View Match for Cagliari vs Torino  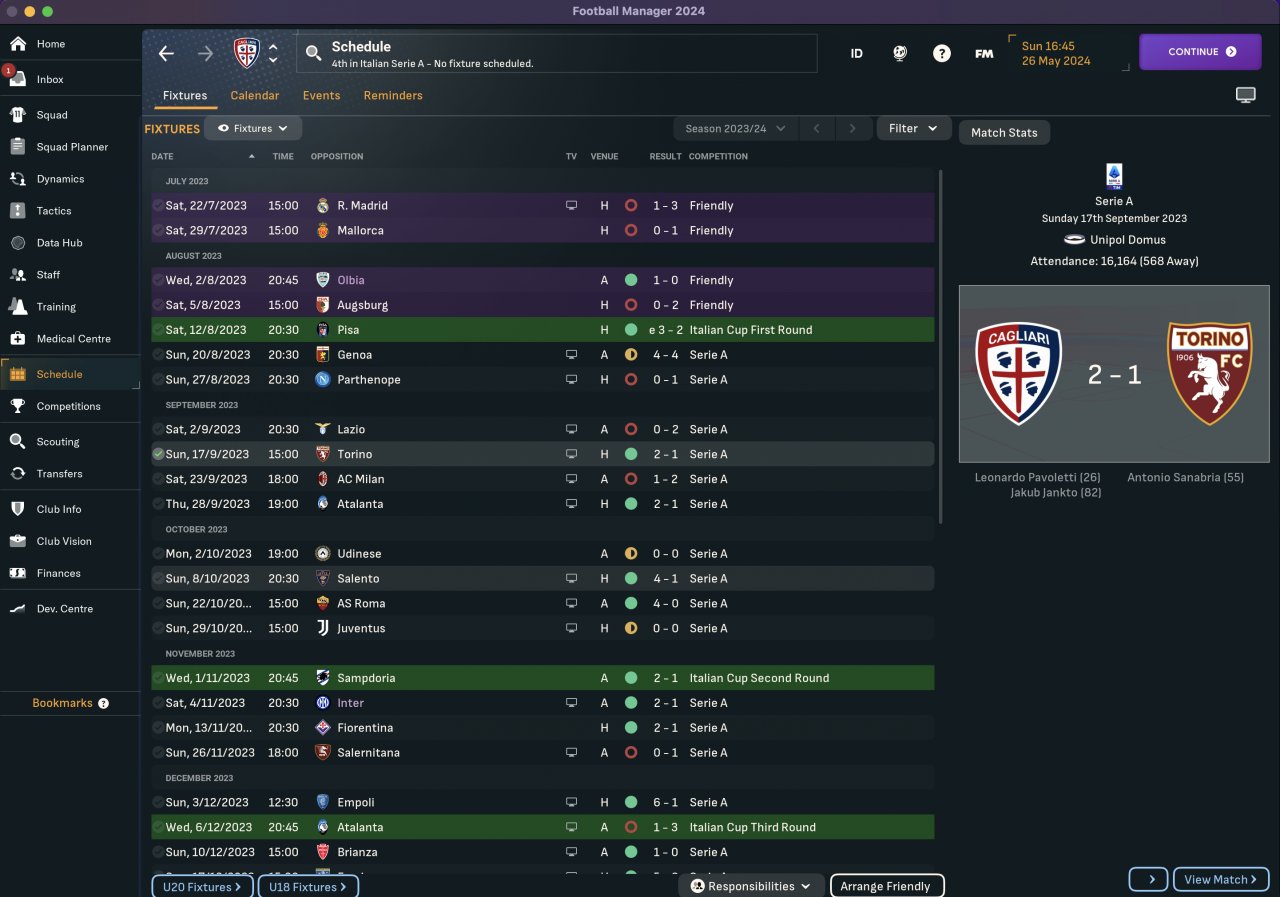(1220, 880)
